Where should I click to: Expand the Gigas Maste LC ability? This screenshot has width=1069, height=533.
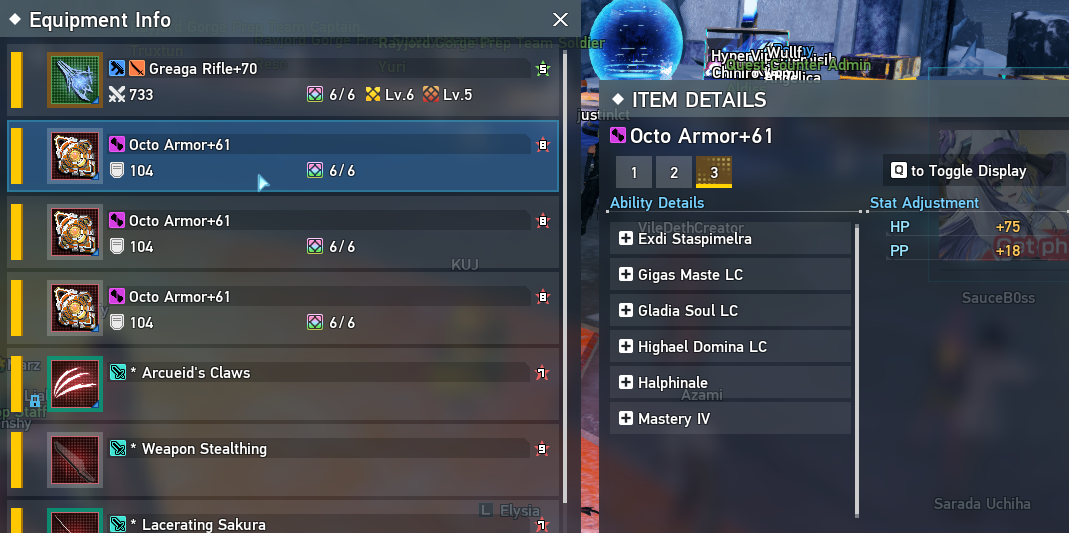626,275
